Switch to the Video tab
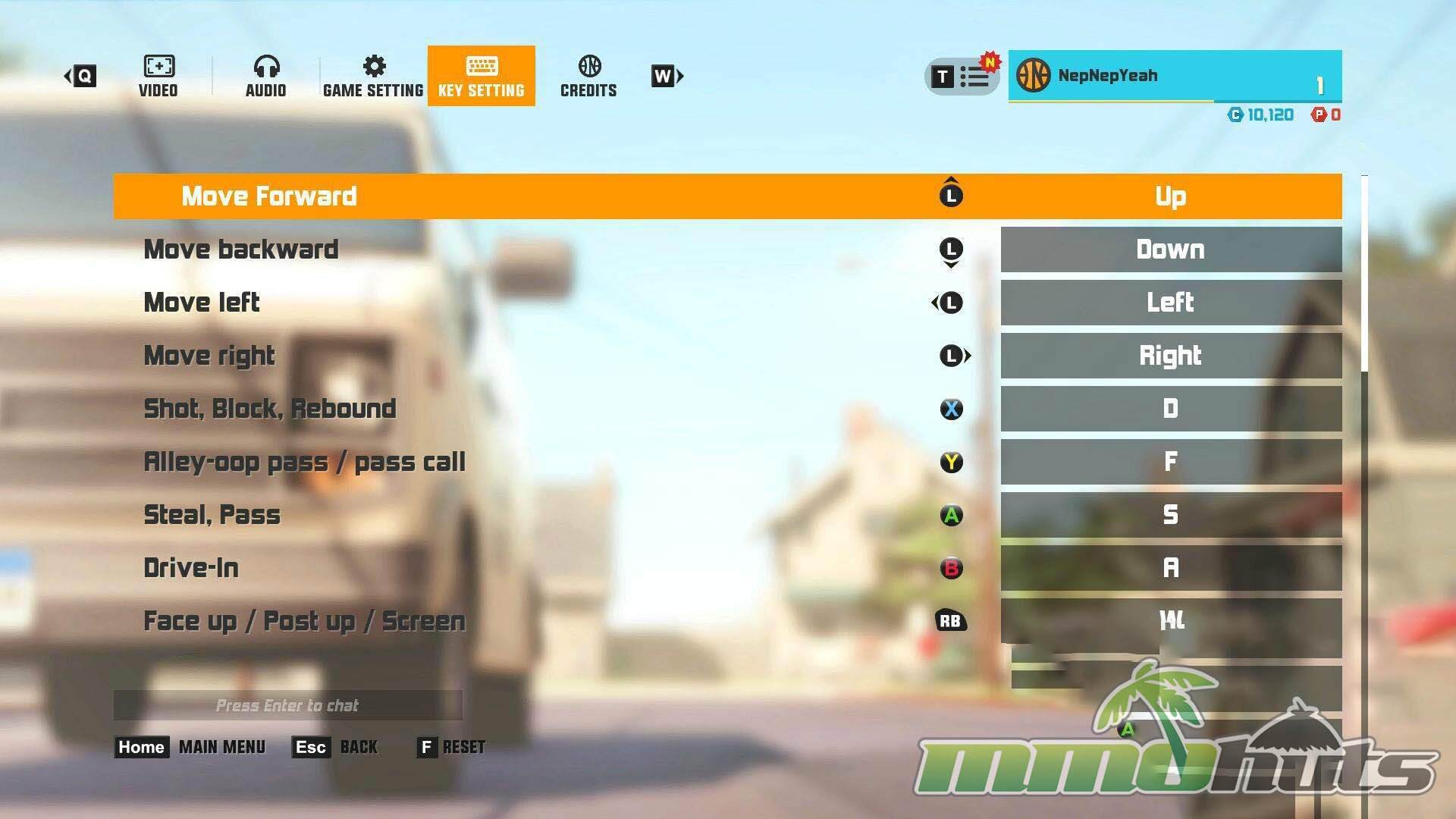The image size is (1456, 819). point(158,68)
